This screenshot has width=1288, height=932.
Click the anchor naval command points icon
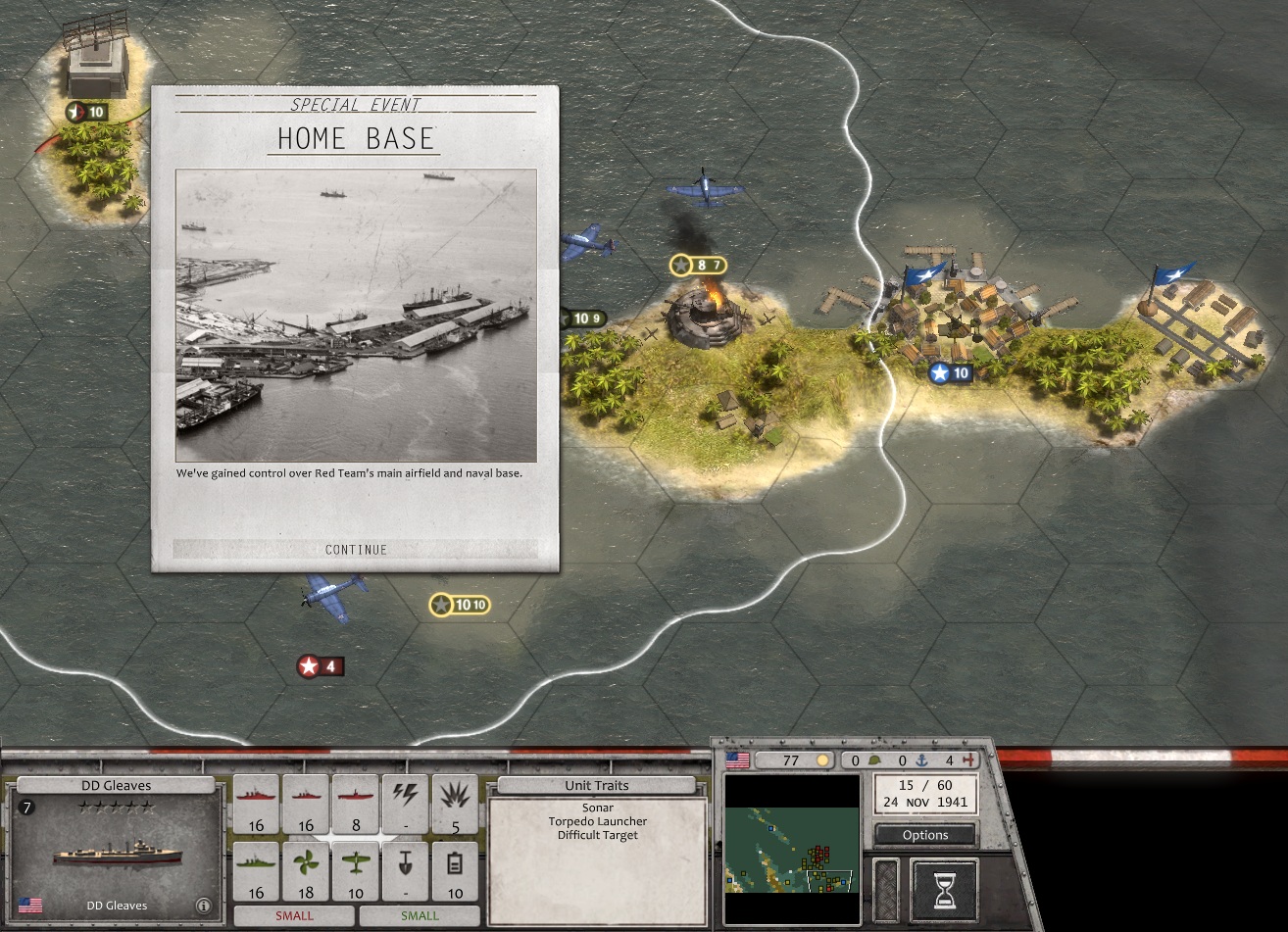coord(922,761)
